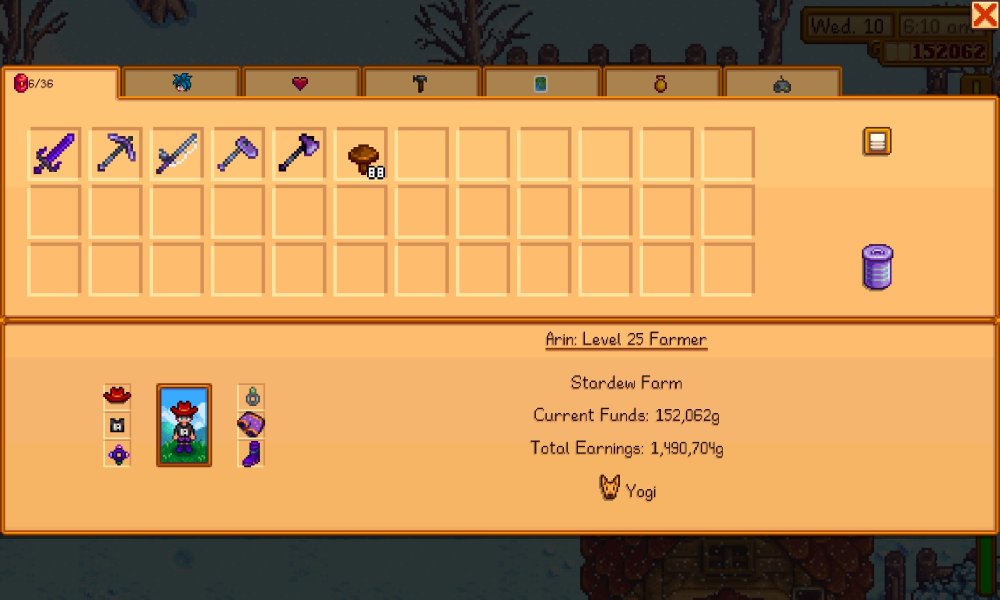Select the purple shorts equipment slot

pos(252,425)
